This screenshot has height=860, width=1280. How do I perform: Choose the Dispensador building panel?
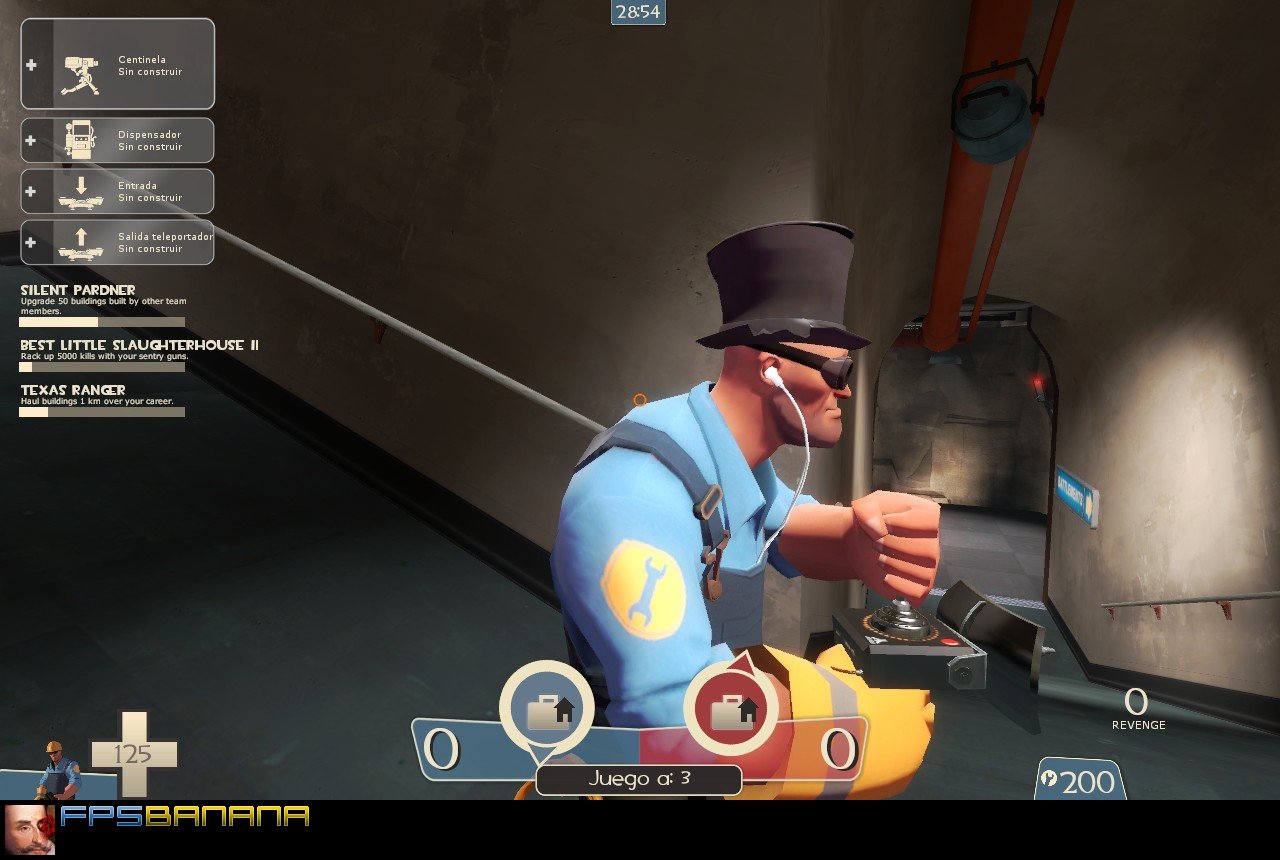pyautogui.click(x=117, y=140)
